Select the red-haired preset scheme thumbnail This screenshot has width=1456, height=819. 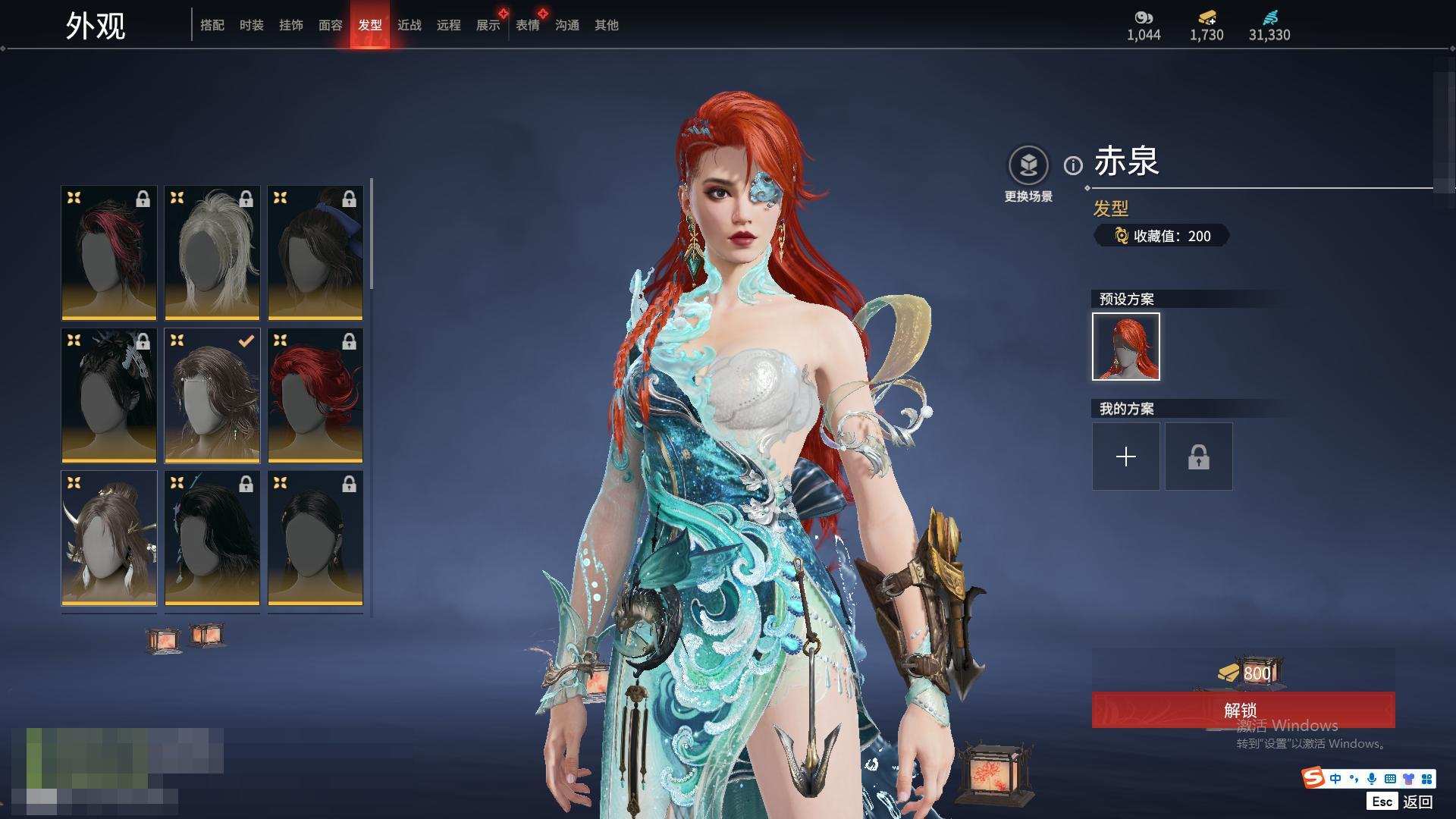pos(1126,347)
